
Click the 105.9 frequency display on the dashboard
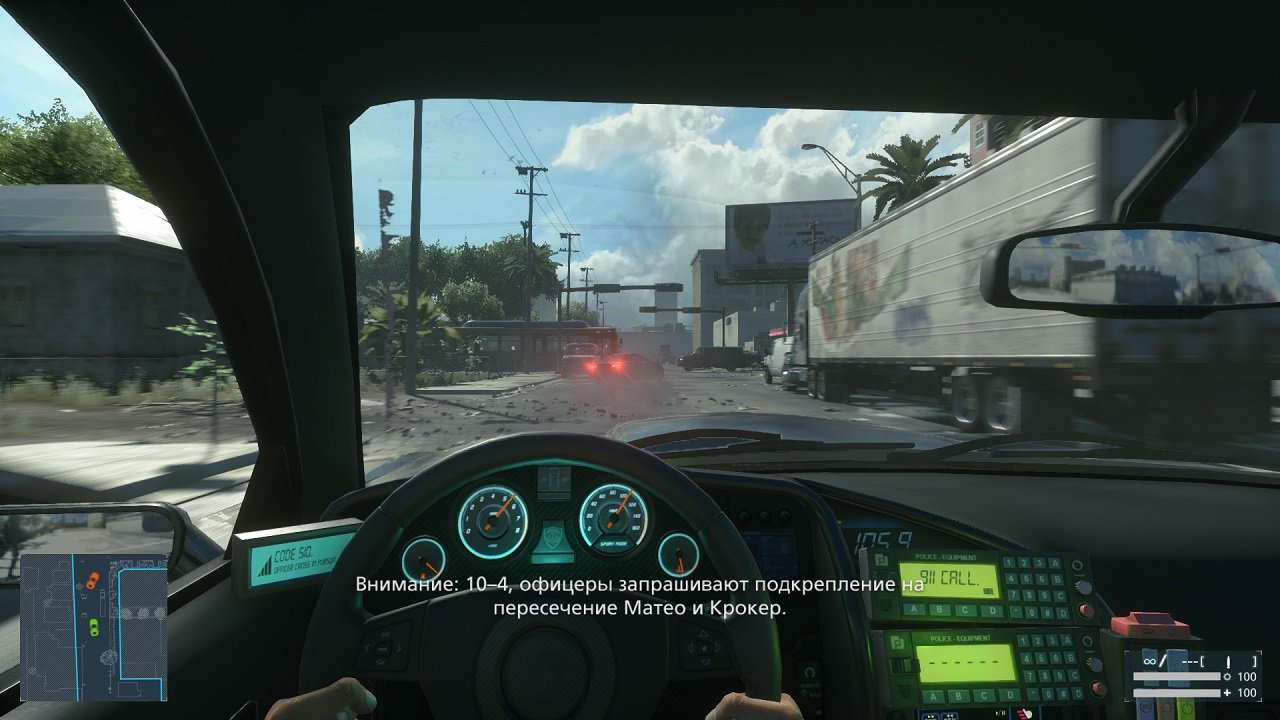click(x=885, y=538)
